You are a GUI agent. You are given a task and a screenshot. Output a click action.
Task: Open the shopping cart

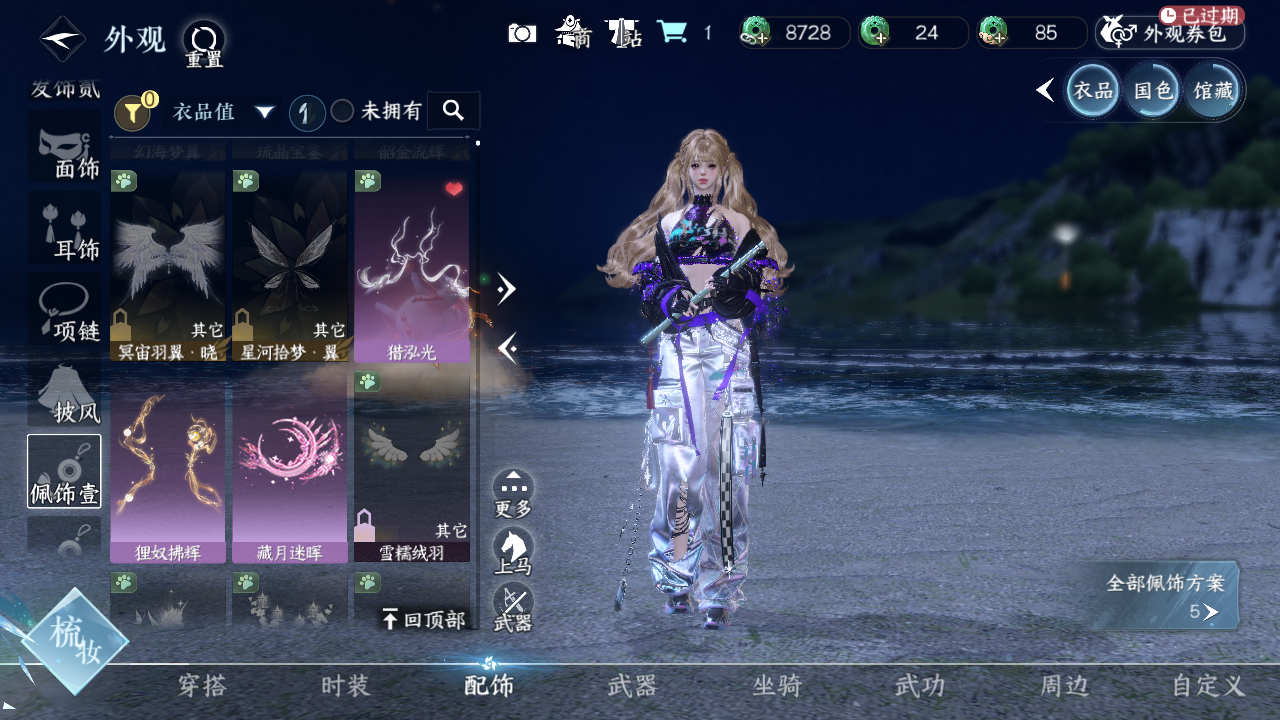(672, 32)
